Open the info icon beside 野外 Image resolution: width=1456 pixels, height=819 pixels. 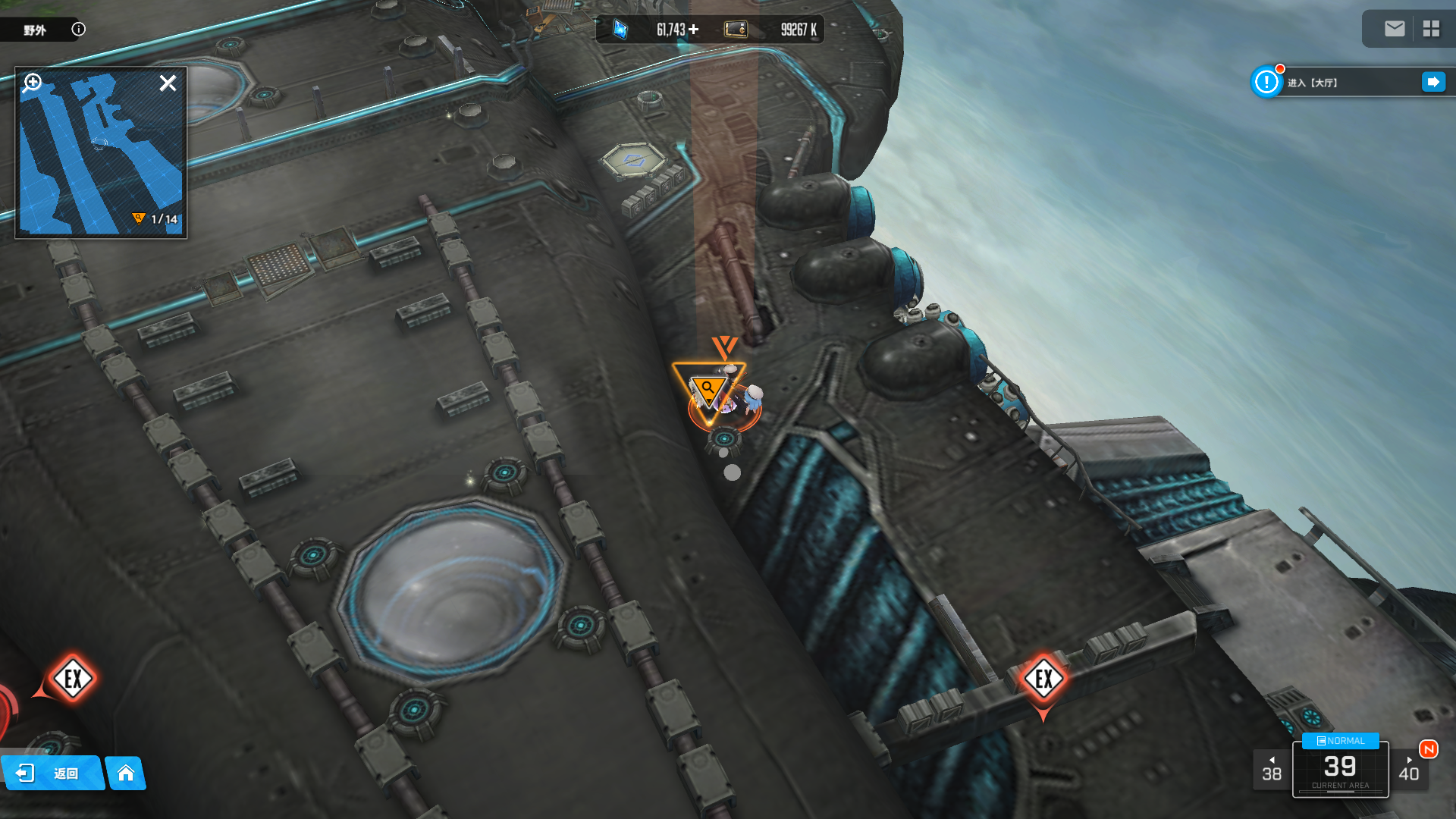(78, 29)
